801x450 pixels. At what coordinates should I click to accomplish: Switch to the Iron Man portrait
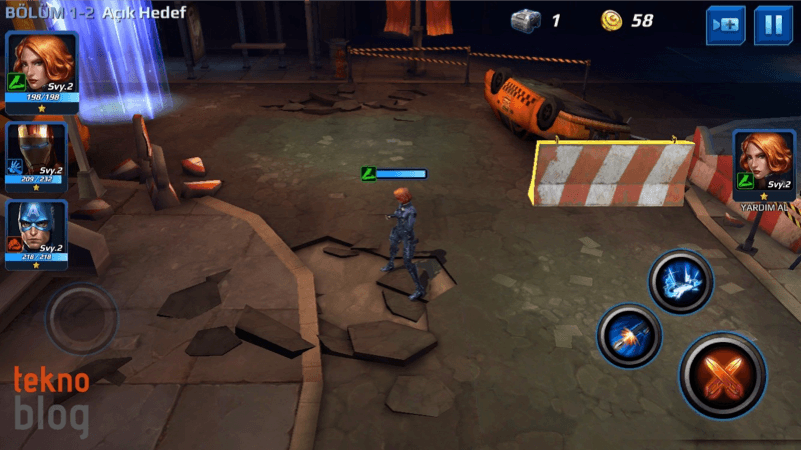[x=37, y=155]
